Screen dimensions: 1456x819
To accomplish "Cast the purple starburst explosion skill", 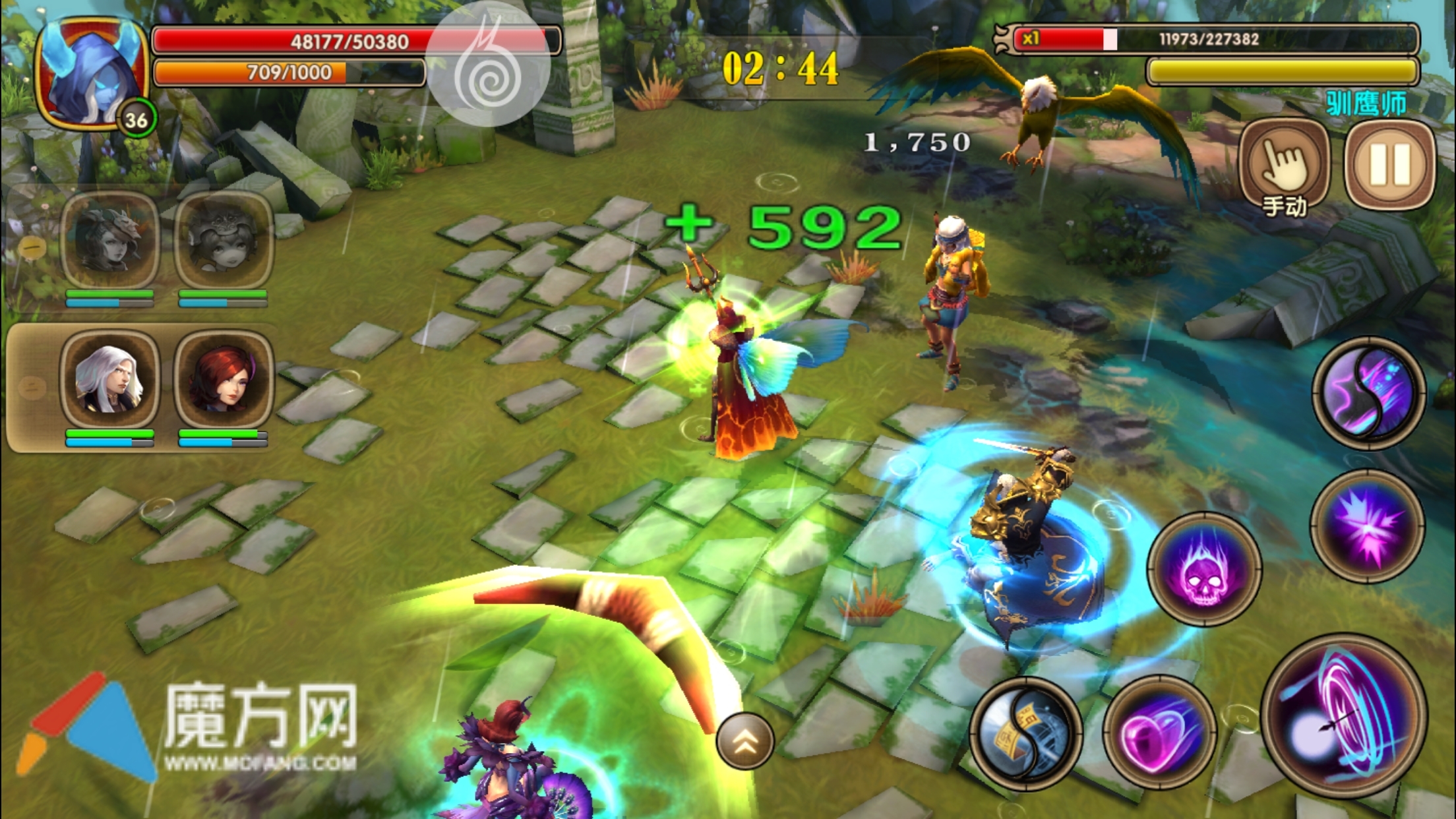I will coord(1368,526).
